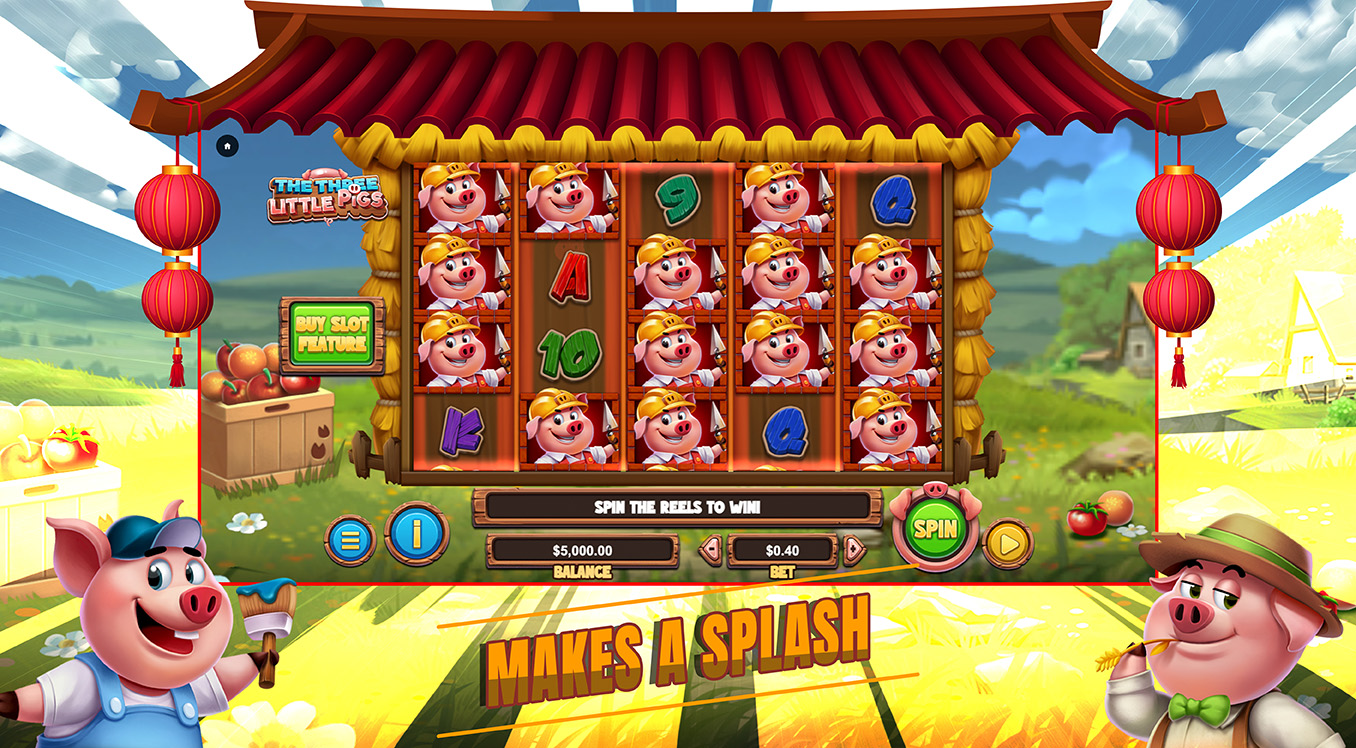
Task: Show the game info paytable
Action: [x=416, y=534]
